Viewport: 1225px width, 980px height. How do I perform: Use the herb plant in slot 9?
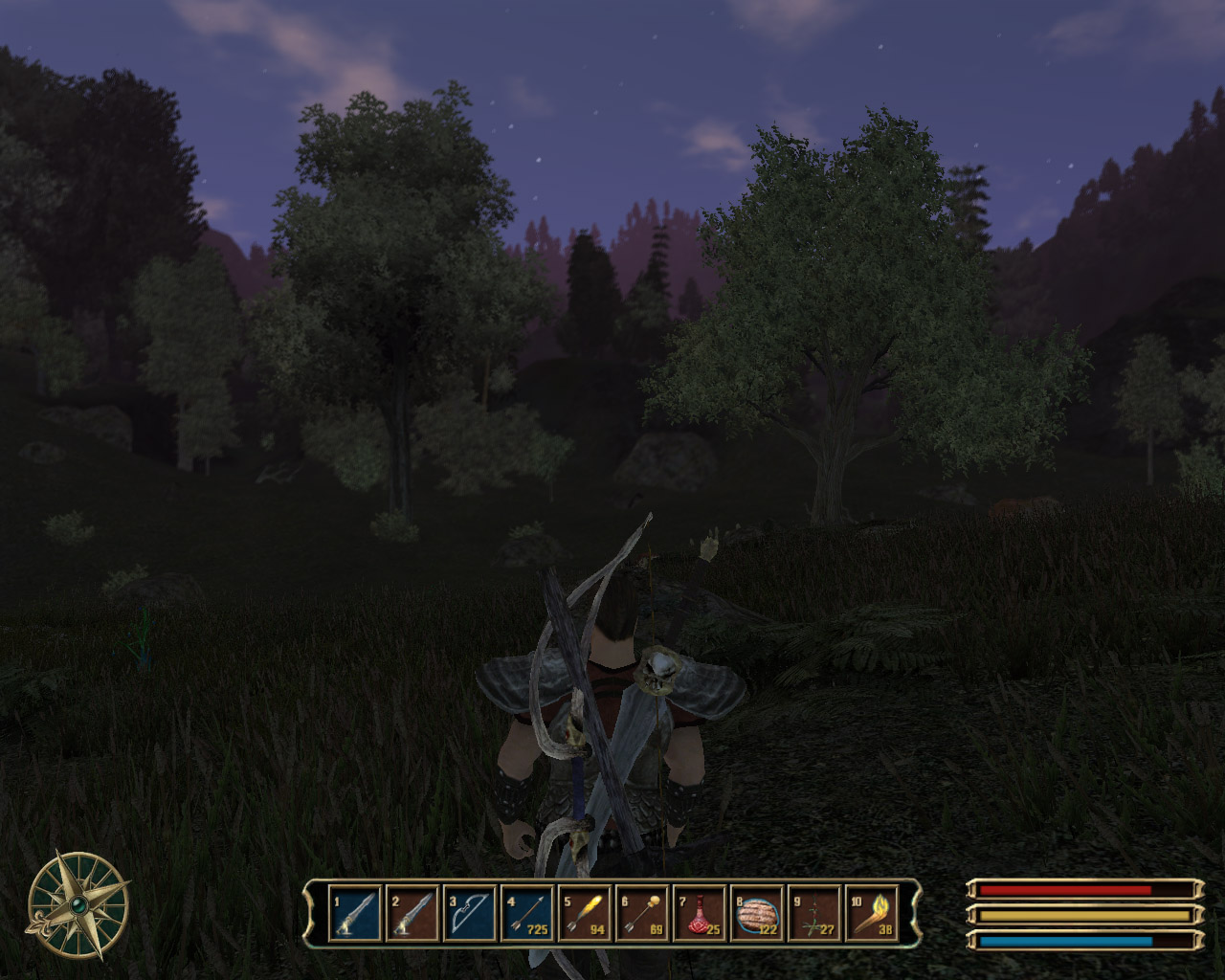click(814, 914)
